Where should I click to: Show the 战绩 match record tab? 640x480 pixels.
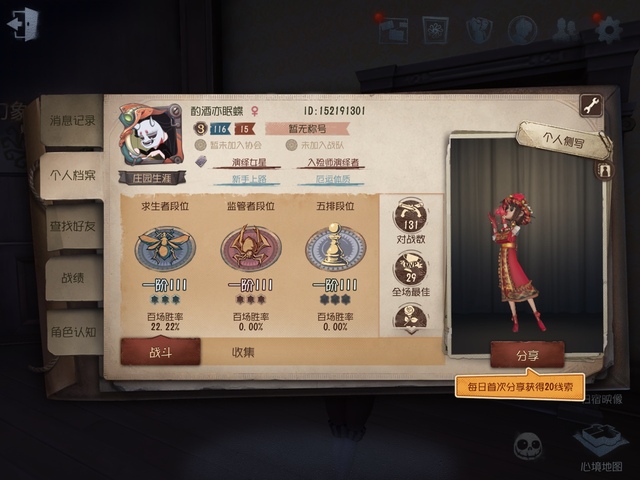coord(73,279)
